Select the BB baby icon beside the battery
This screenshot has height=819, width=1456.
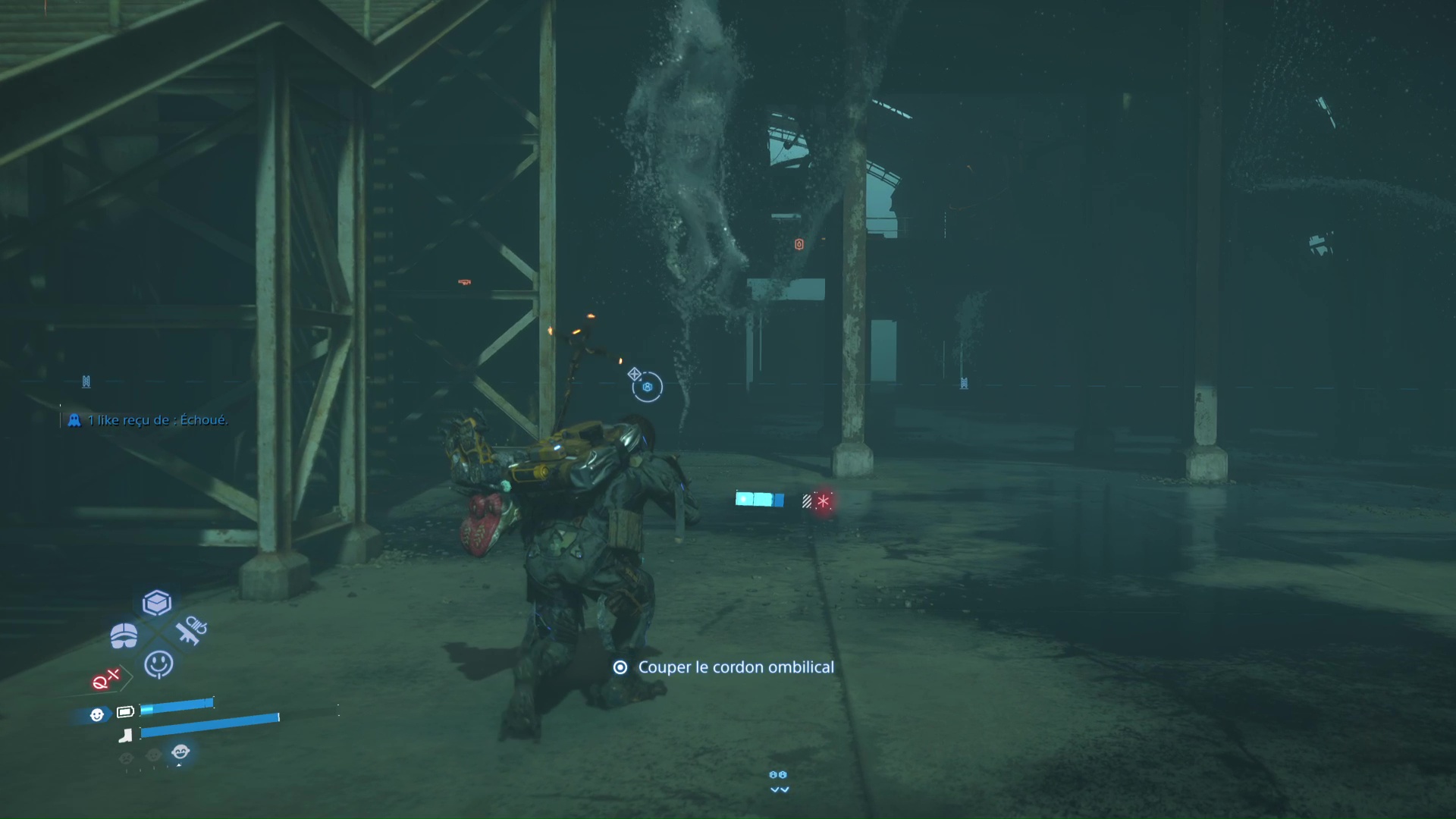(97, 714)
